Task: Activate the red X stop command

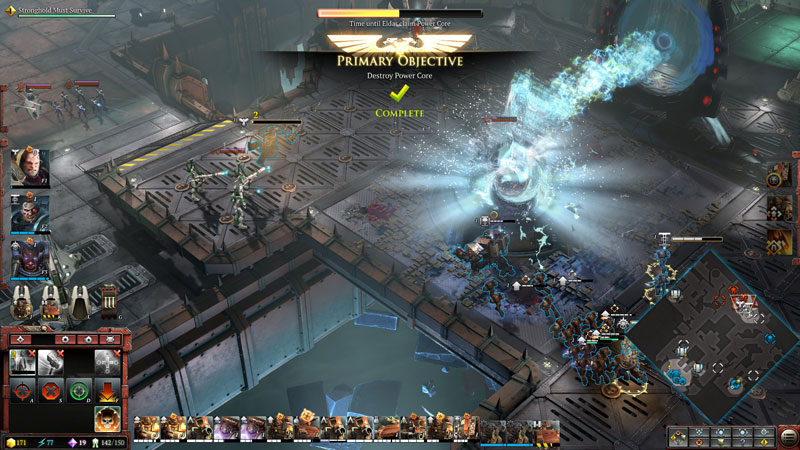Action: (51, 389)
